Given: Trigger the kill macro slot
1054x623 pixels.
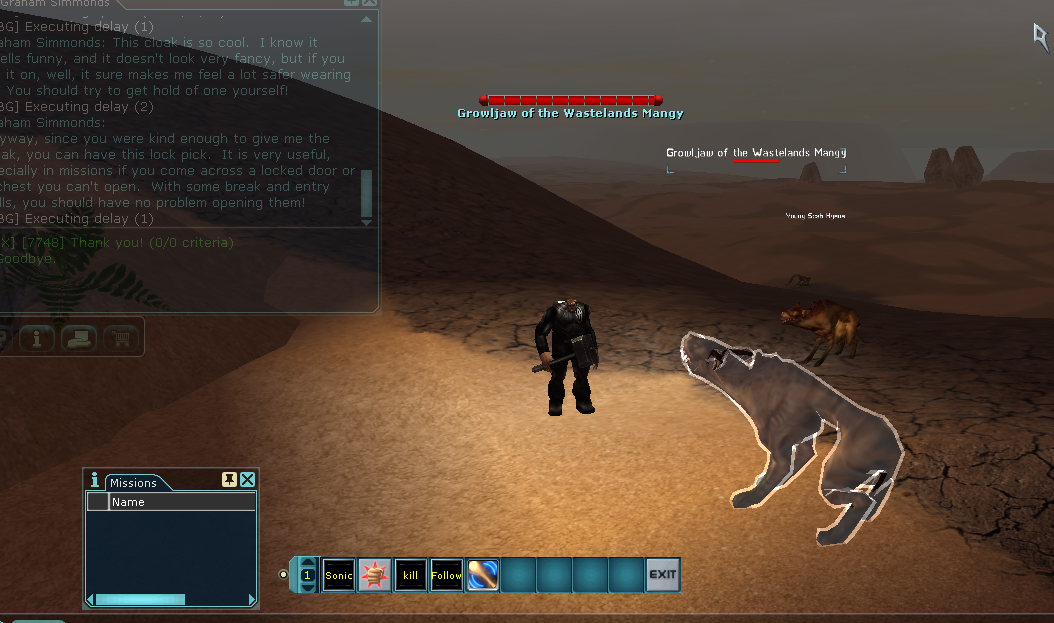Looking at the screenshot, I should pos(411,575).
